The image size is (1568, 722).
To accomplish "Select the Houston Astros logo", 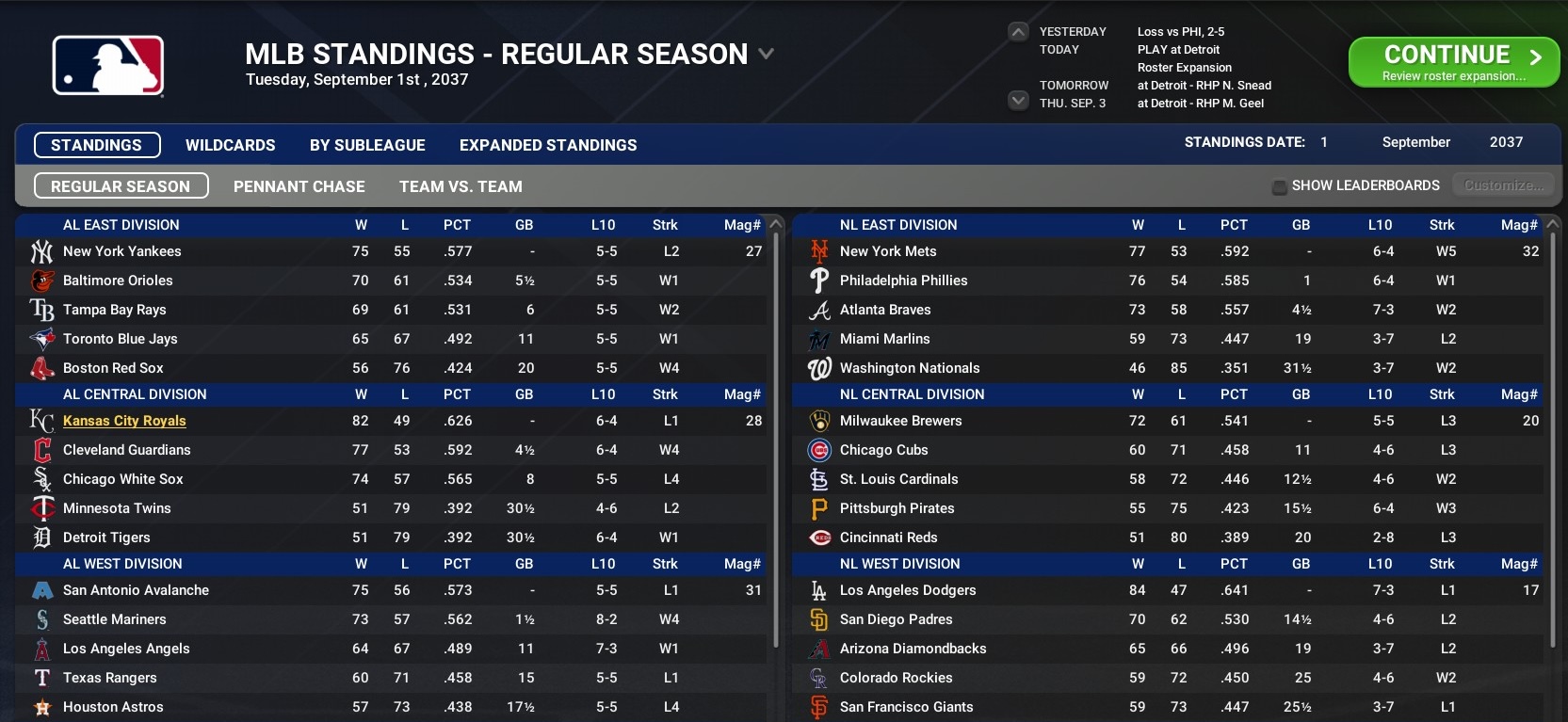I will [42, 707].
